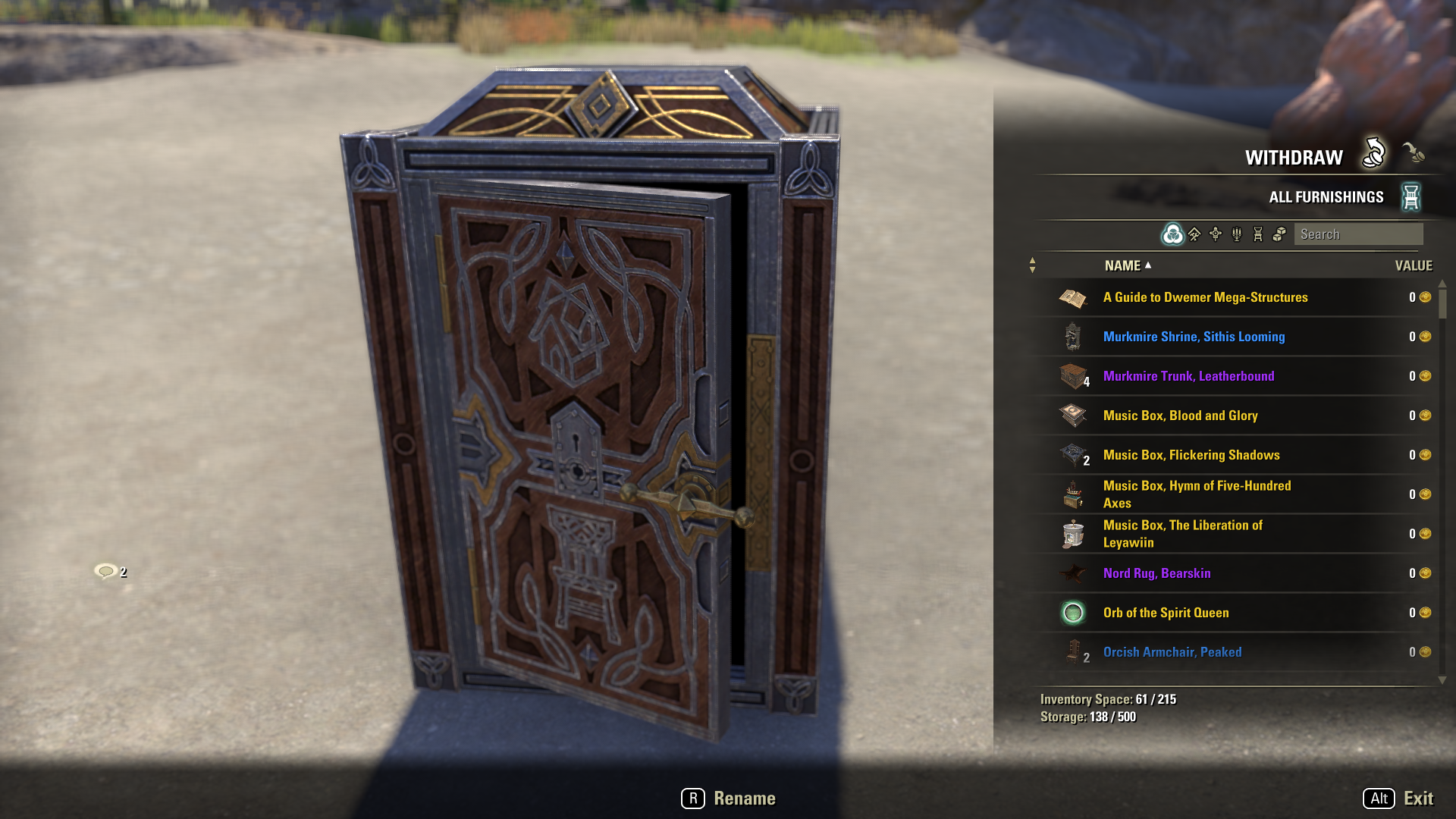Sort the list by Value column
This screenshot has height=819, width=1456.
coord(1413,265)
